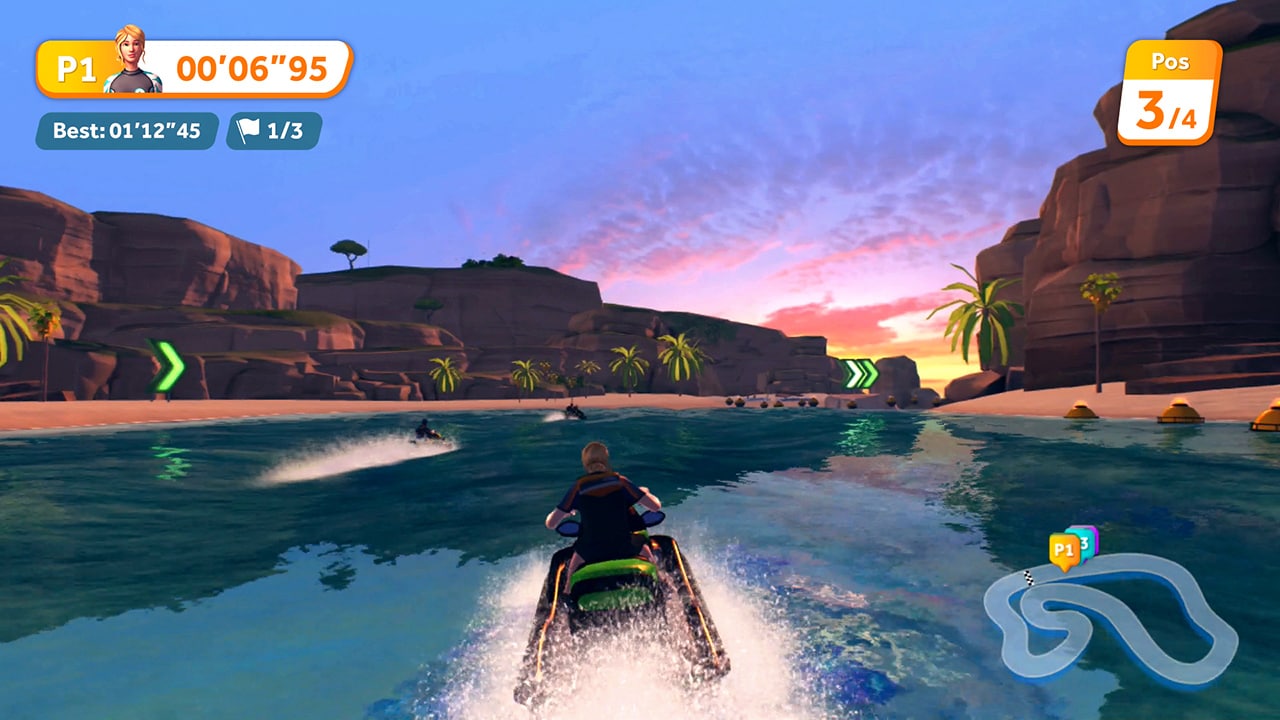The width and height of the screenshot is (1280, 720).
Task: Click the P1 player avatar portrait
Action: tap(131, 52)
